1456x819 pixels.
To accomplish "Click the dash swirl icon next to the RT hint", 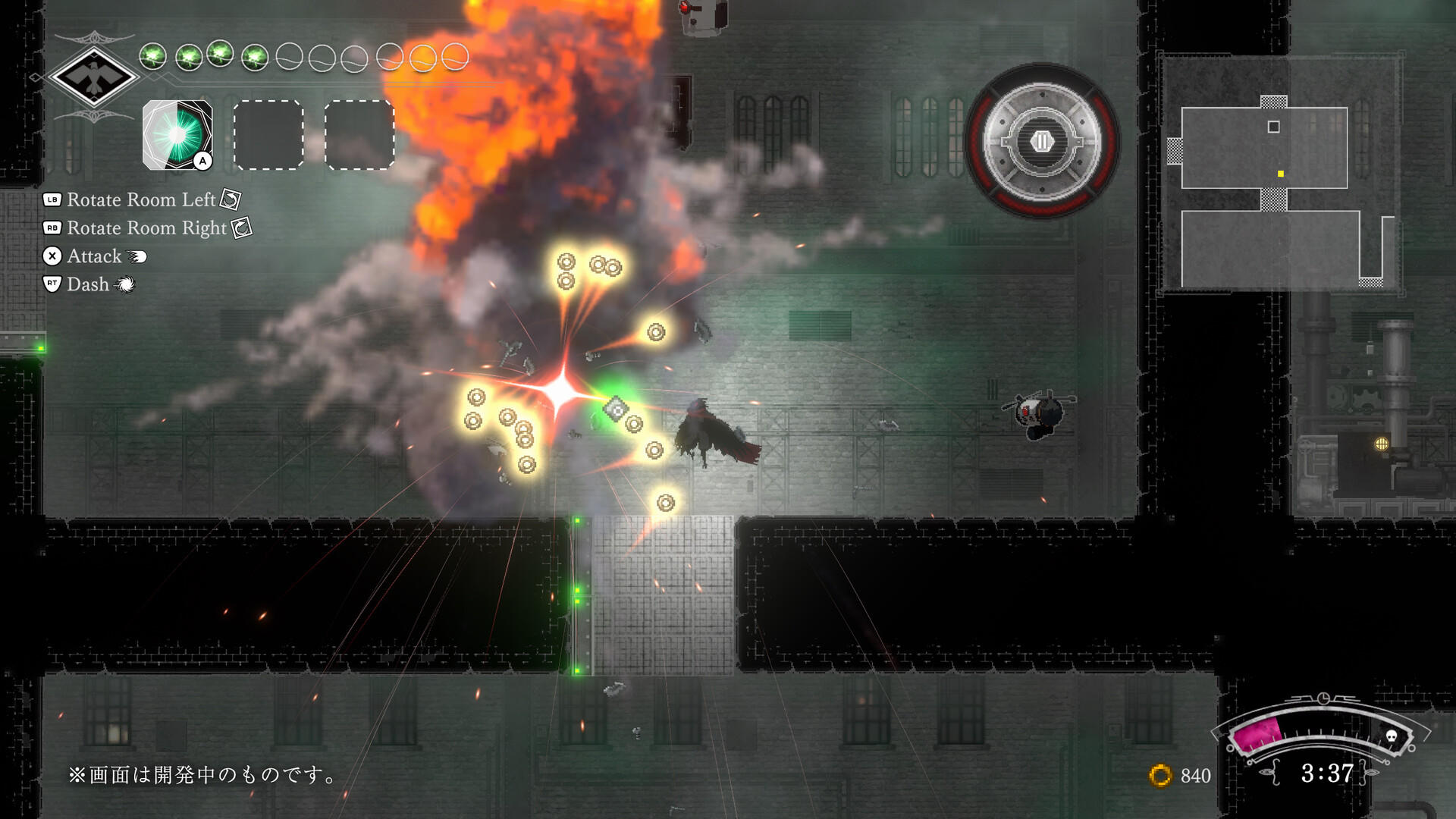I will [x=125, y=284].
